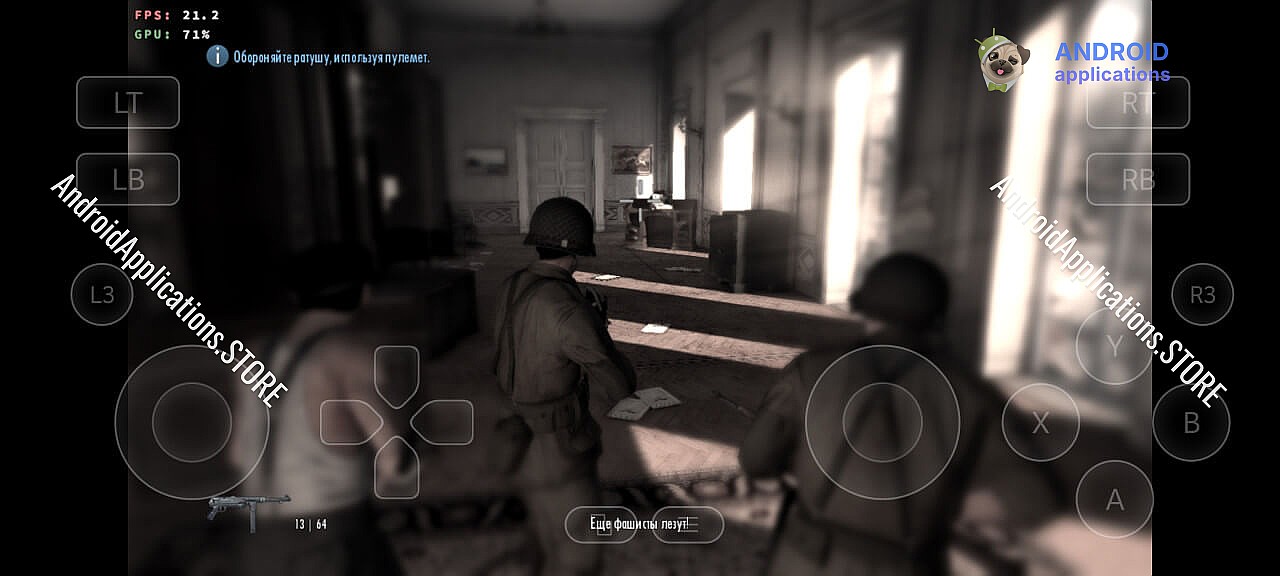Tap the RT trigger touch button
Image resolution: width=1280 pixels, height=576 pixels.
[1138, 102]
